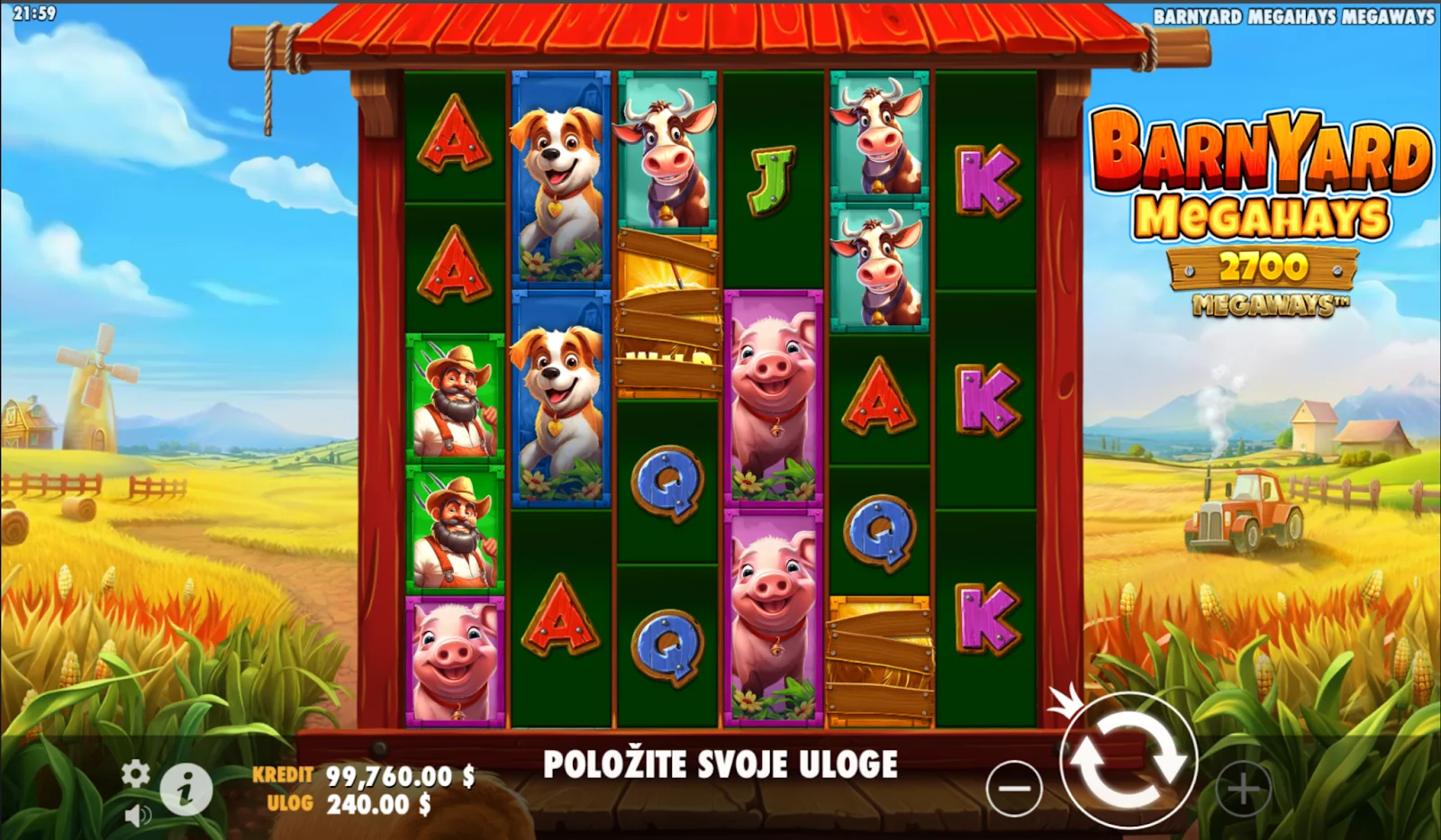Toggle the sound speaker icon

pyautogui.click(x=137, y=816)
